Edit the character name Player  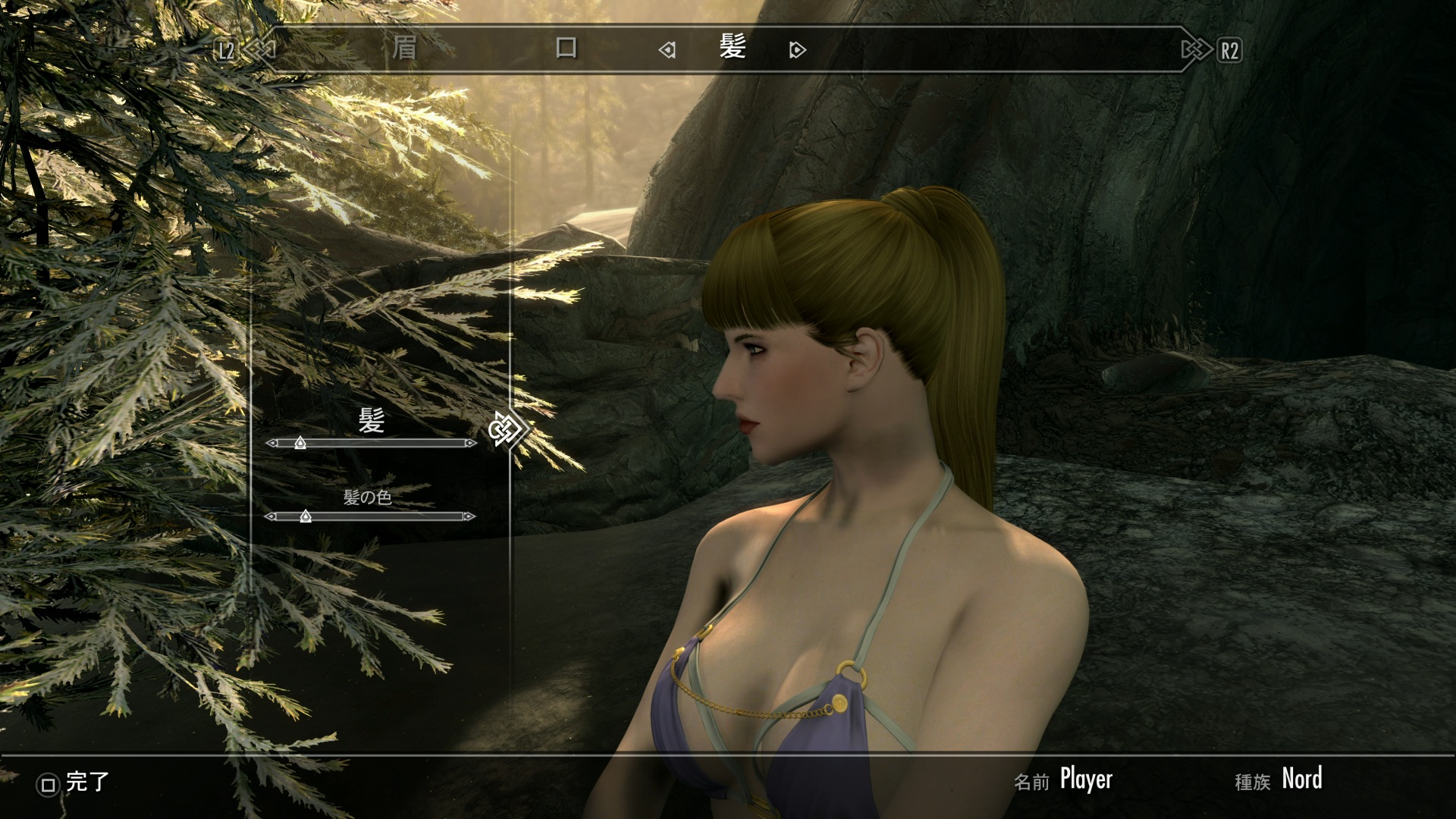pyautogui.click(x=1086, y=780)
